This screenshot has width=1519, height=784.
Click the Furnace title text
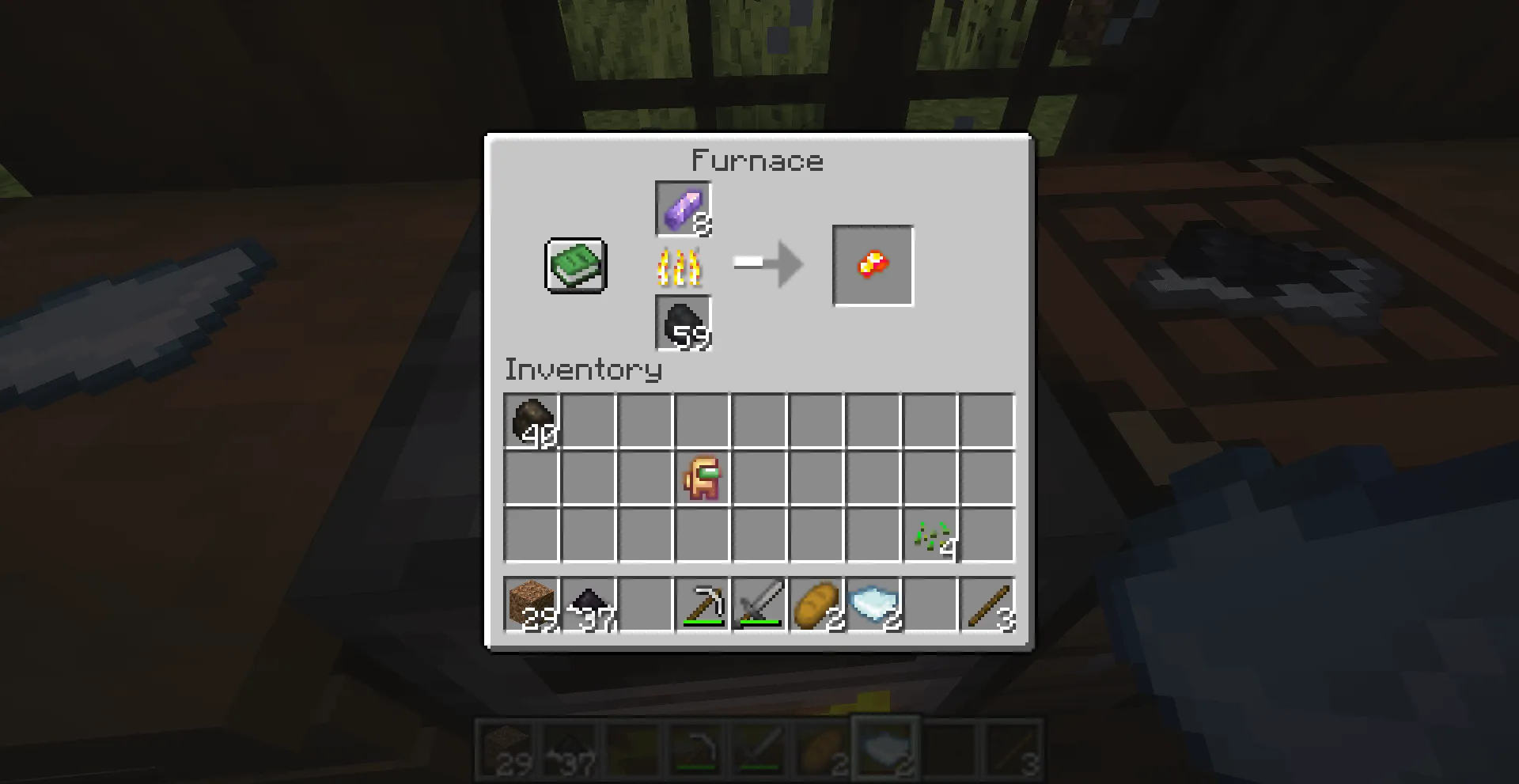click(757, 161)
